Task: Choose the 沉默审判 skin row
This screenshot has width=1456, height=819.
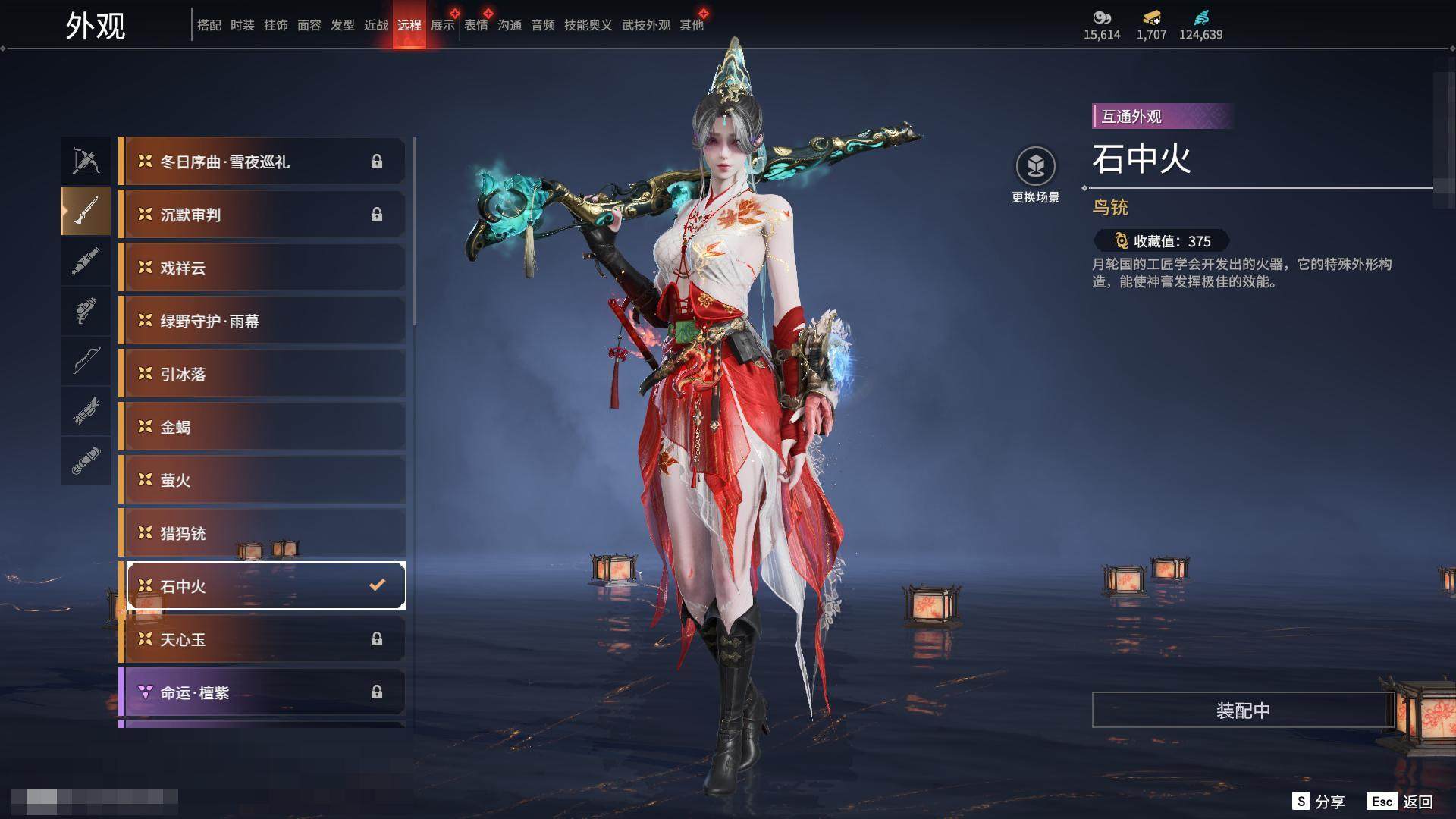Action: (262, 215)
